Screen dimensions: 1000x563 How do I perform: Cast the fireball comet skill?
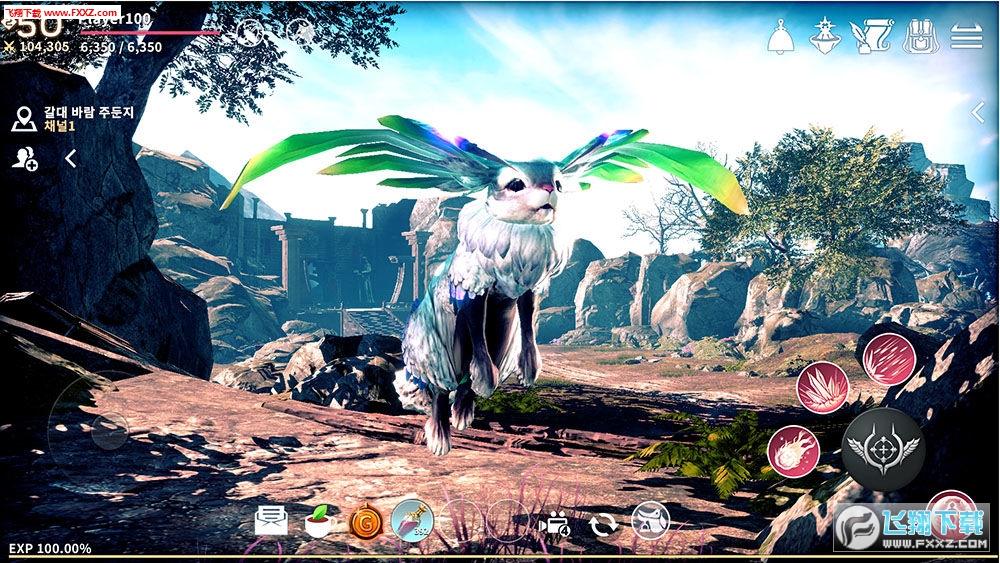pos(793,451)
